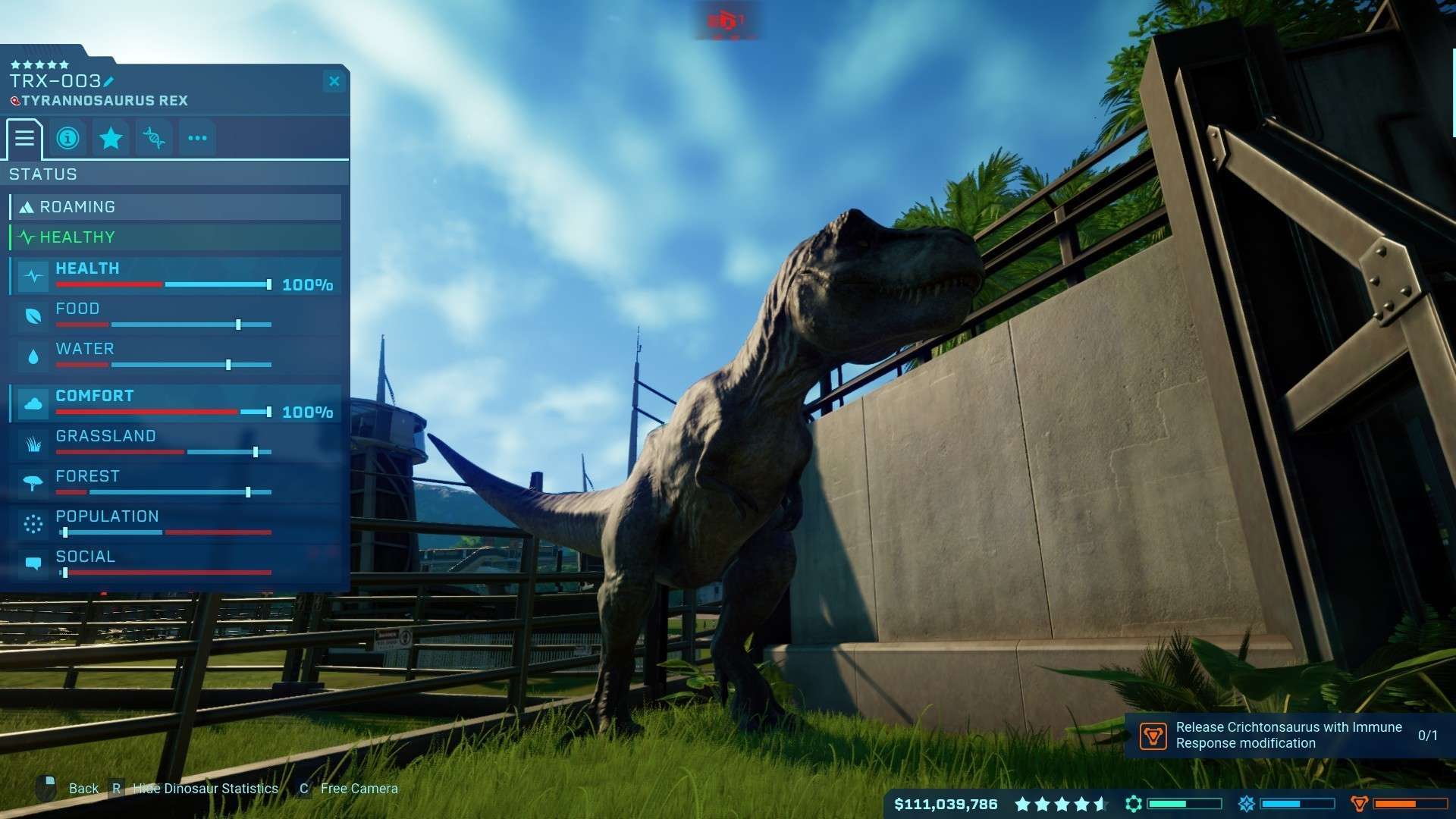Switch to the Status list tab
Viewport: 1456px width, 819px height.
coord(24,138)
